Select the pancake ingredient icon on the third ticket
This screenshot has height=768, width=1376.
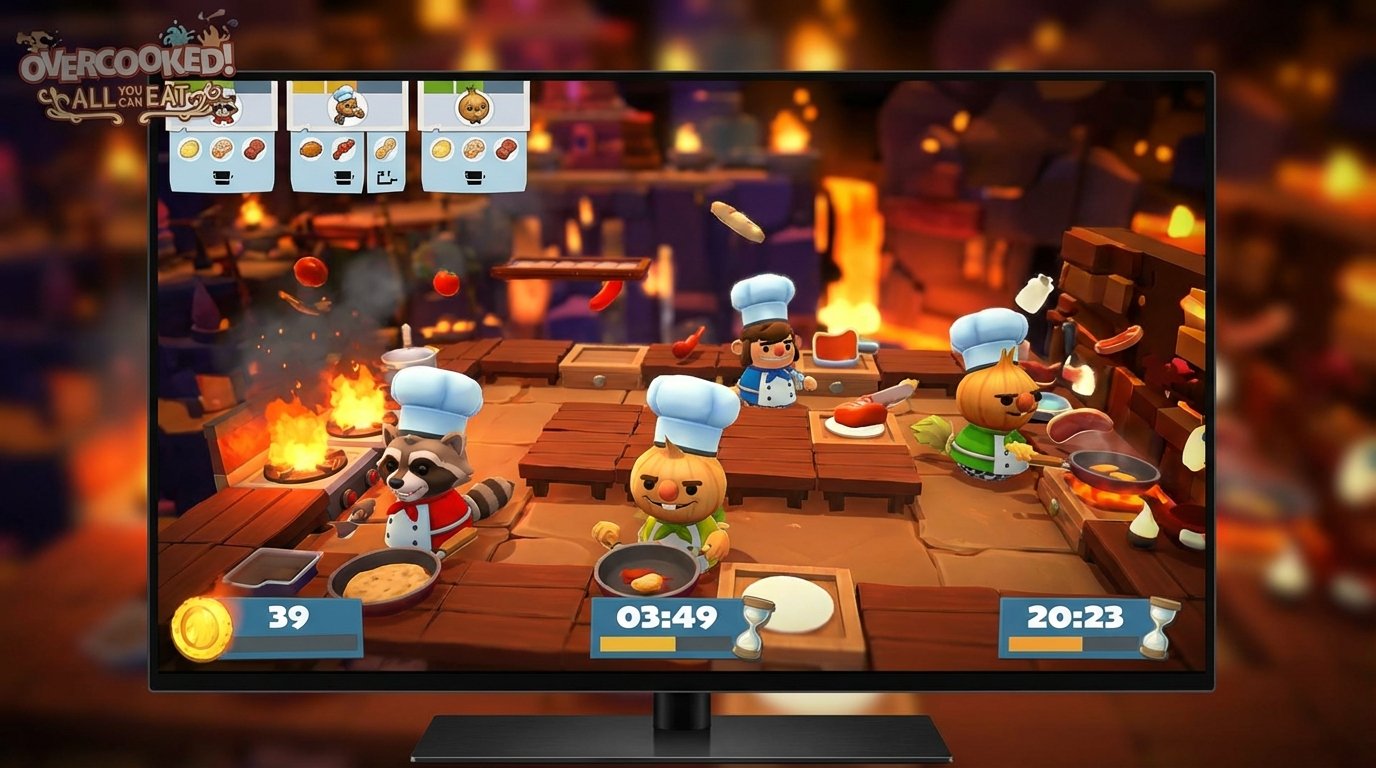pyautogui.click(x=440, y=151)
